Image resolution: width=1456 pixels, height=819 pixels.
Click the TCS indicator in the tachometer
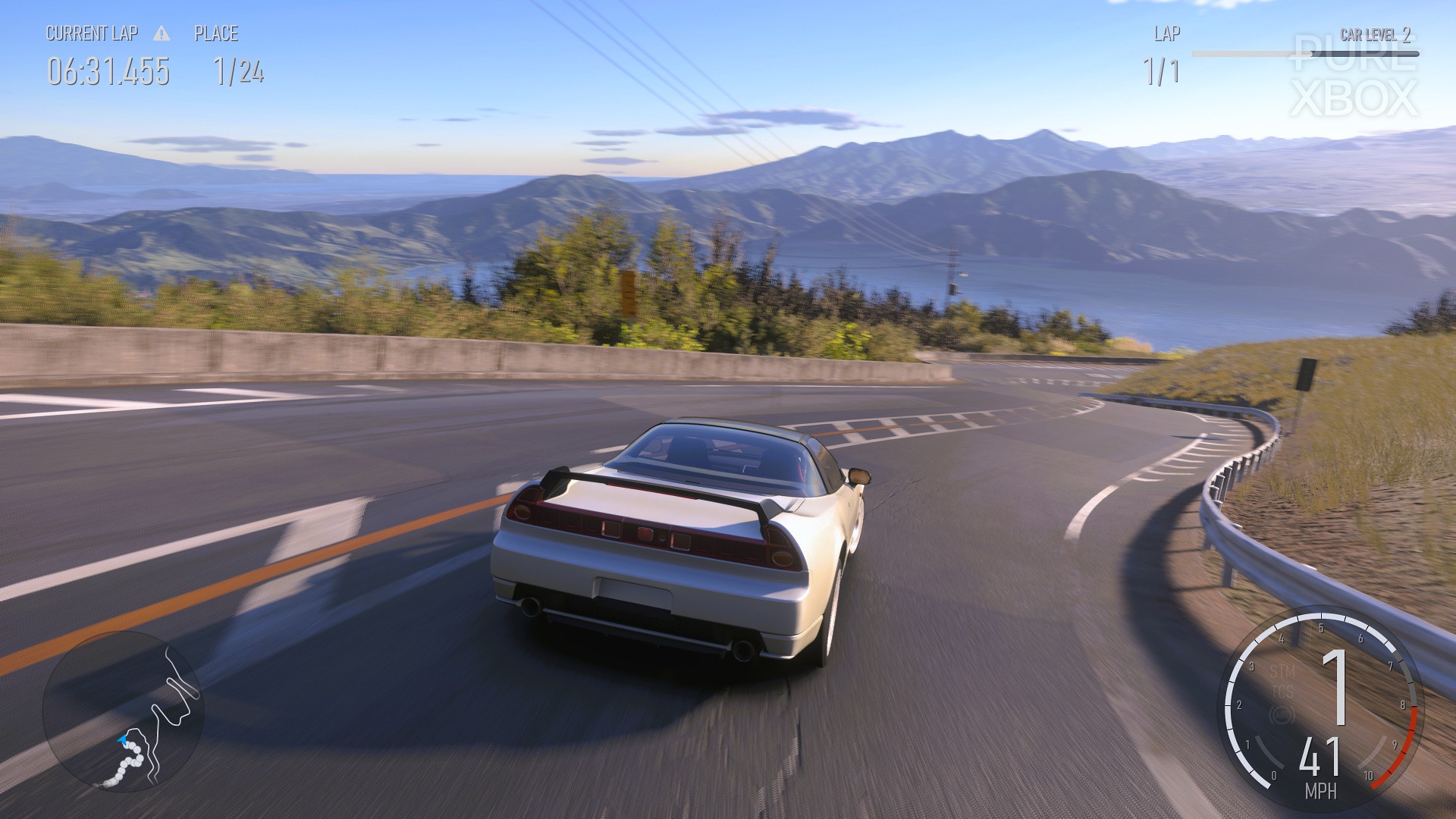click(x=1282, y=692)
